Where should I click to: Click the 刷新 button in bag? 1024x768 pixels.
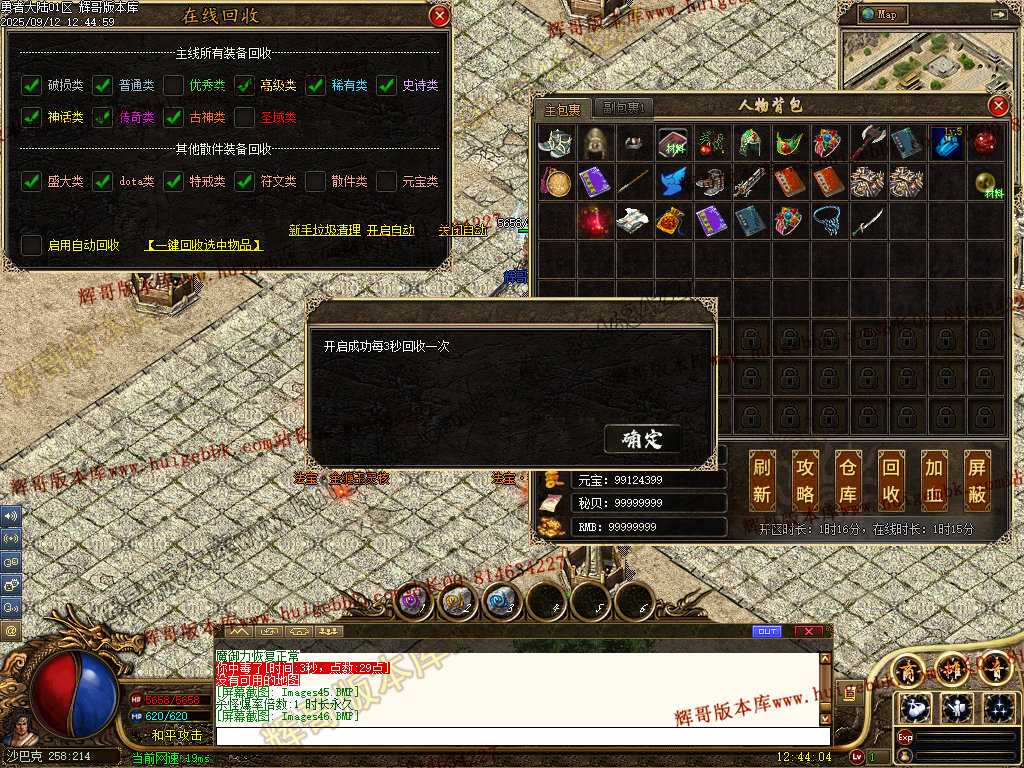pyautogui.click(x=762, y=480)
